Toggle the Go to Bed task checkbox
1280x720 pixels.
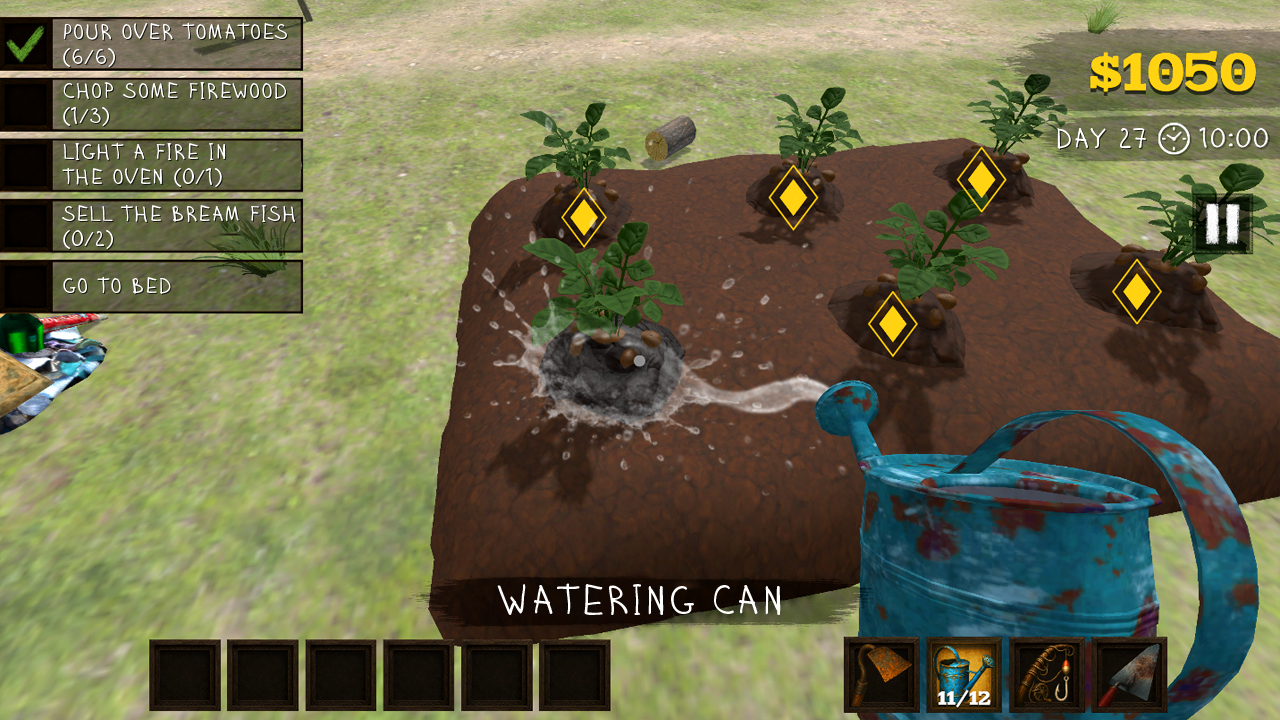pyautogui.click(x=27, y=287)
